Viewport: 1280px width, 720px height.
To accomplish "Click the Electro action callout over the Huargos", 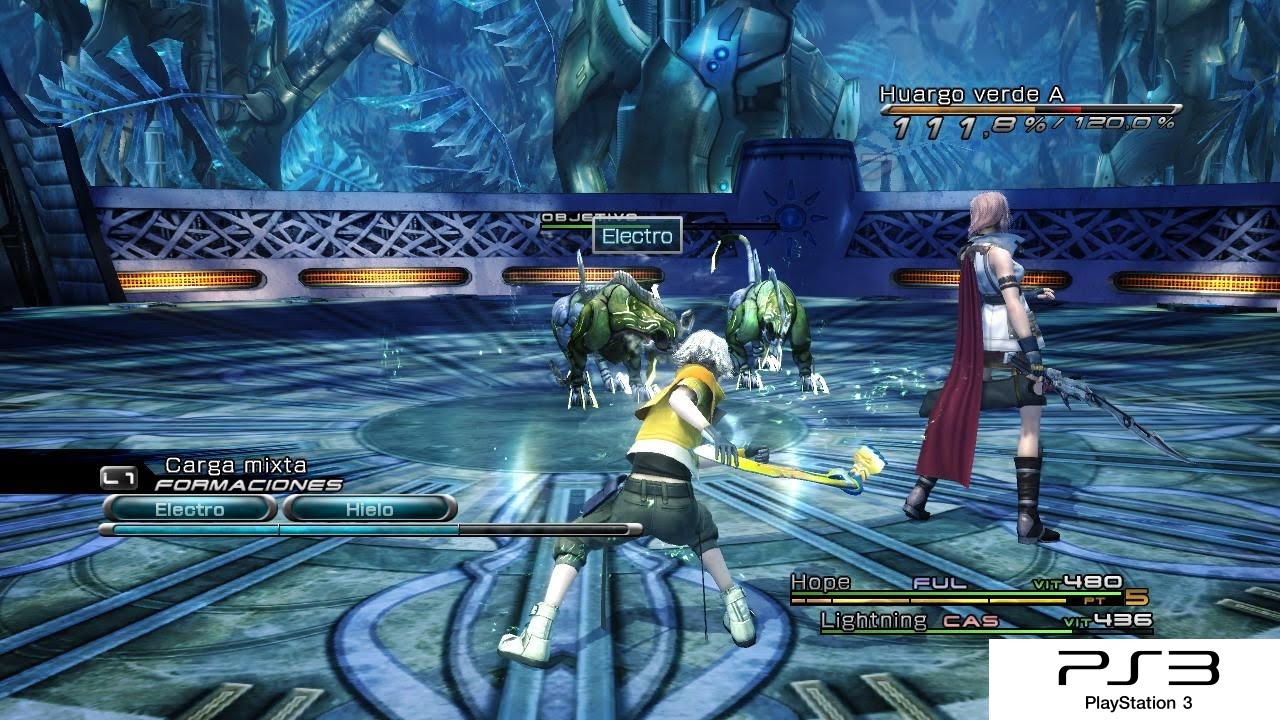I will (637, 237).
